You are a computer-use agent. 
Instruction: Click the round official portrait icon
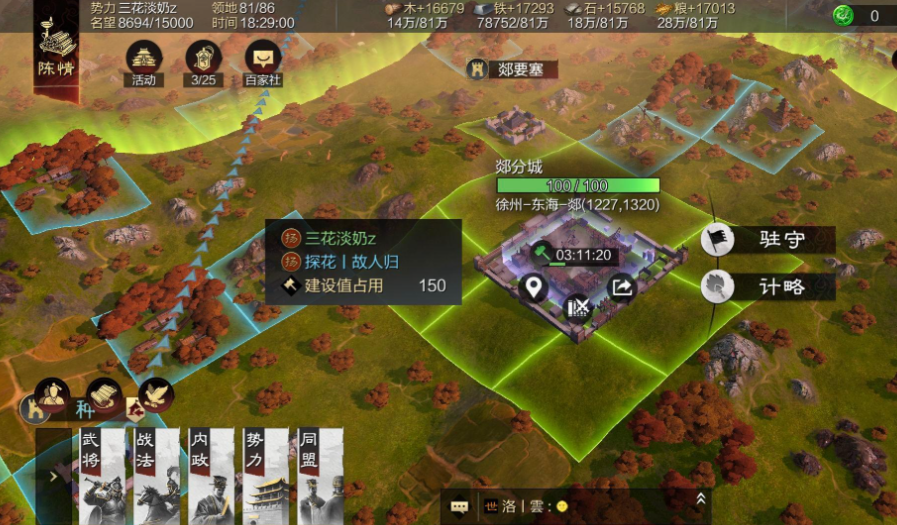coord(51,393)
